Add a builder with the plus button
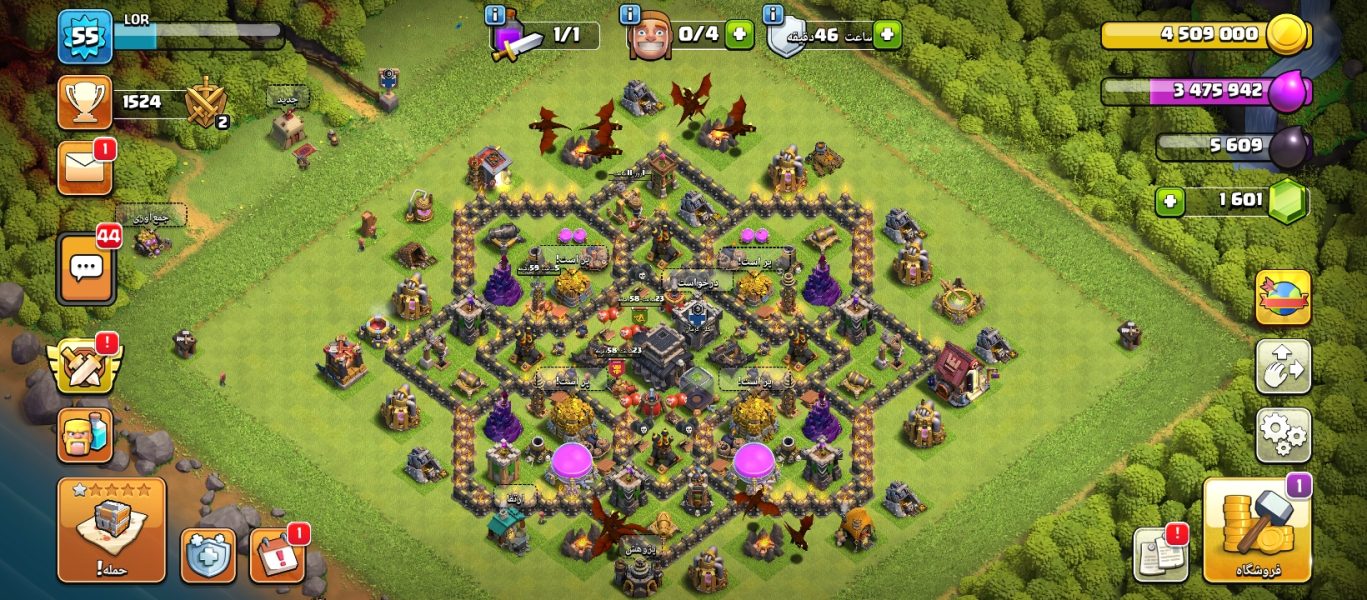Screen dimensions: 1367x600 (739, 35)
